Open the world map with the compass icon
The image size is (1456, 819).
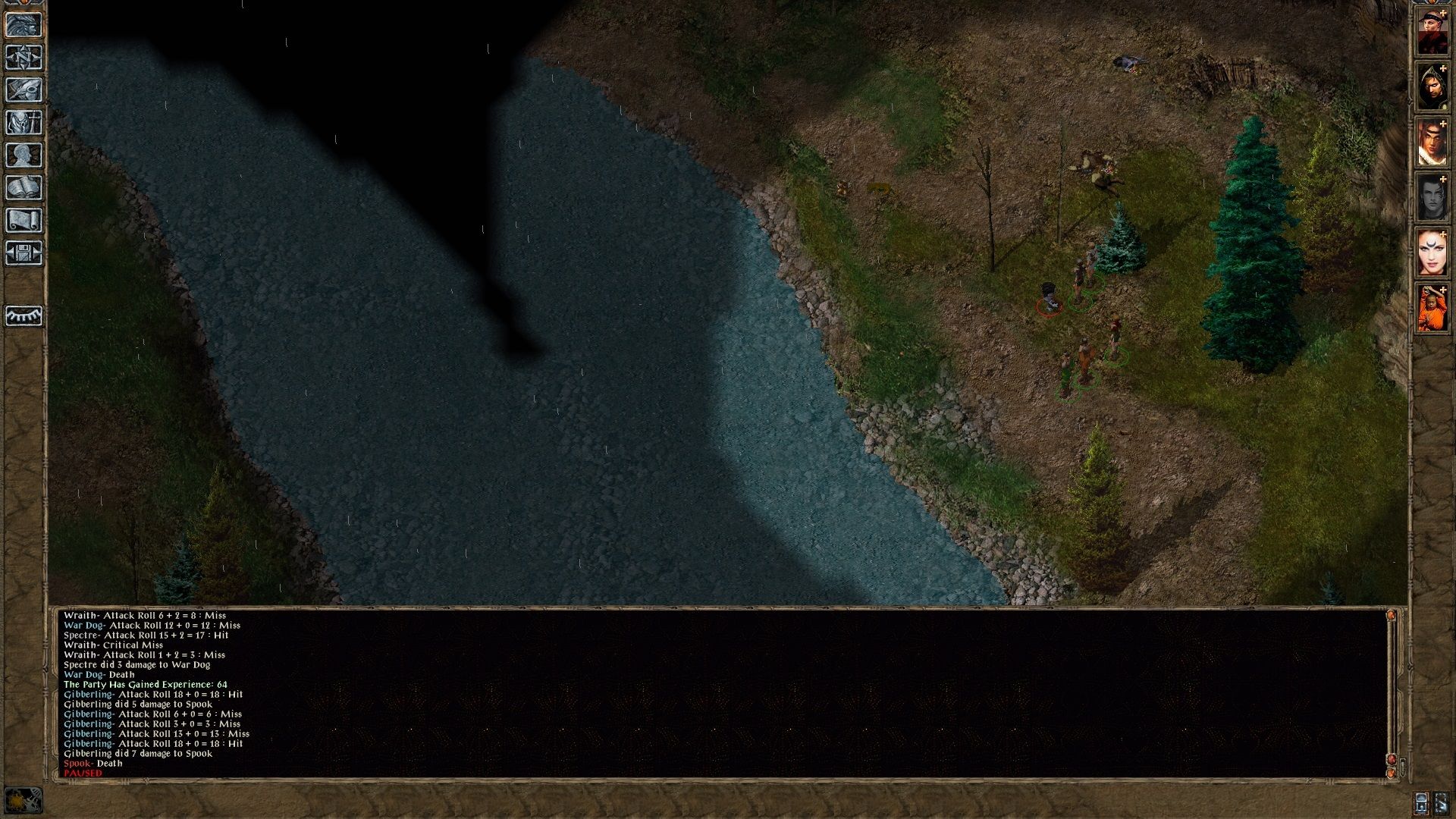25,58
